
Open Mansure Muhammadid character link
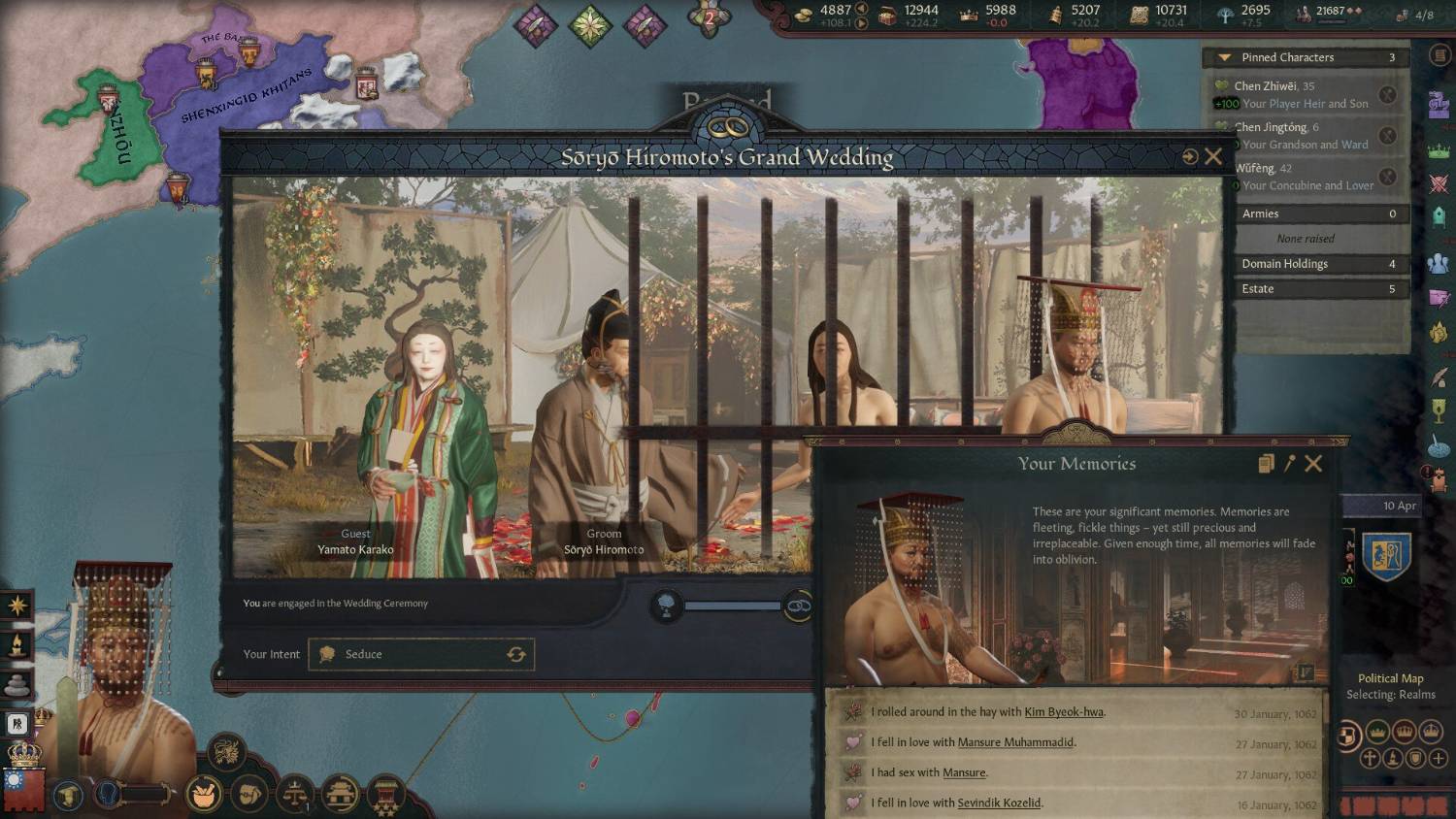[1015, 742]
